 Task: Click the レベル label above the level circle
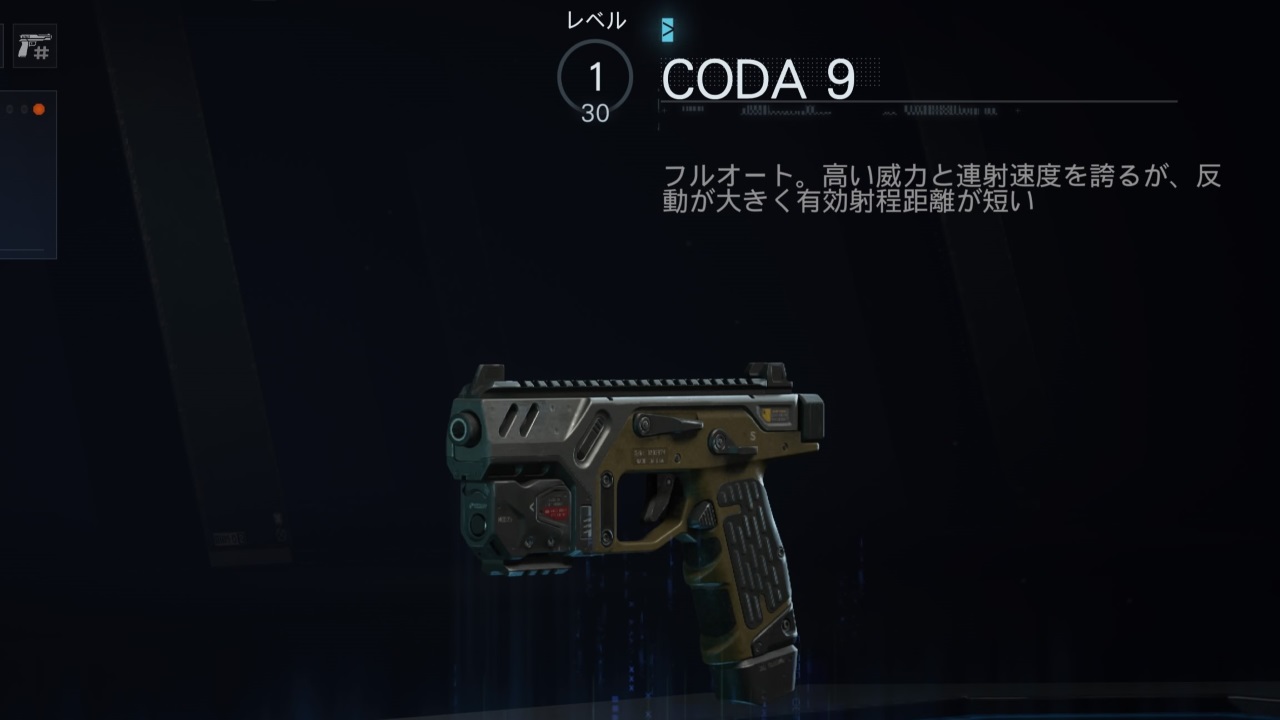click(x=597, y=18)
